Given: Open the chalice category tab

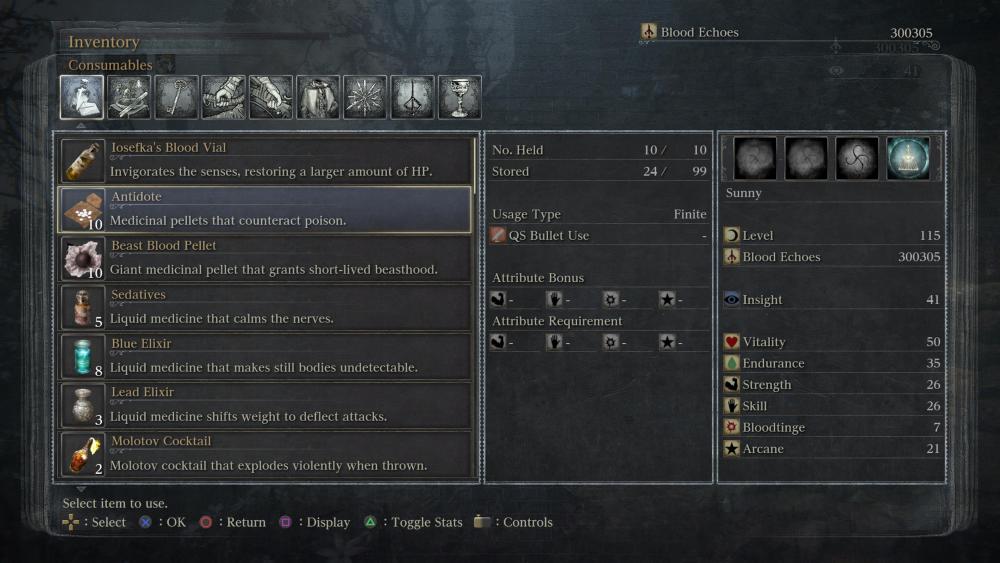Looking at the screenshot, I should tap(459, 97).
